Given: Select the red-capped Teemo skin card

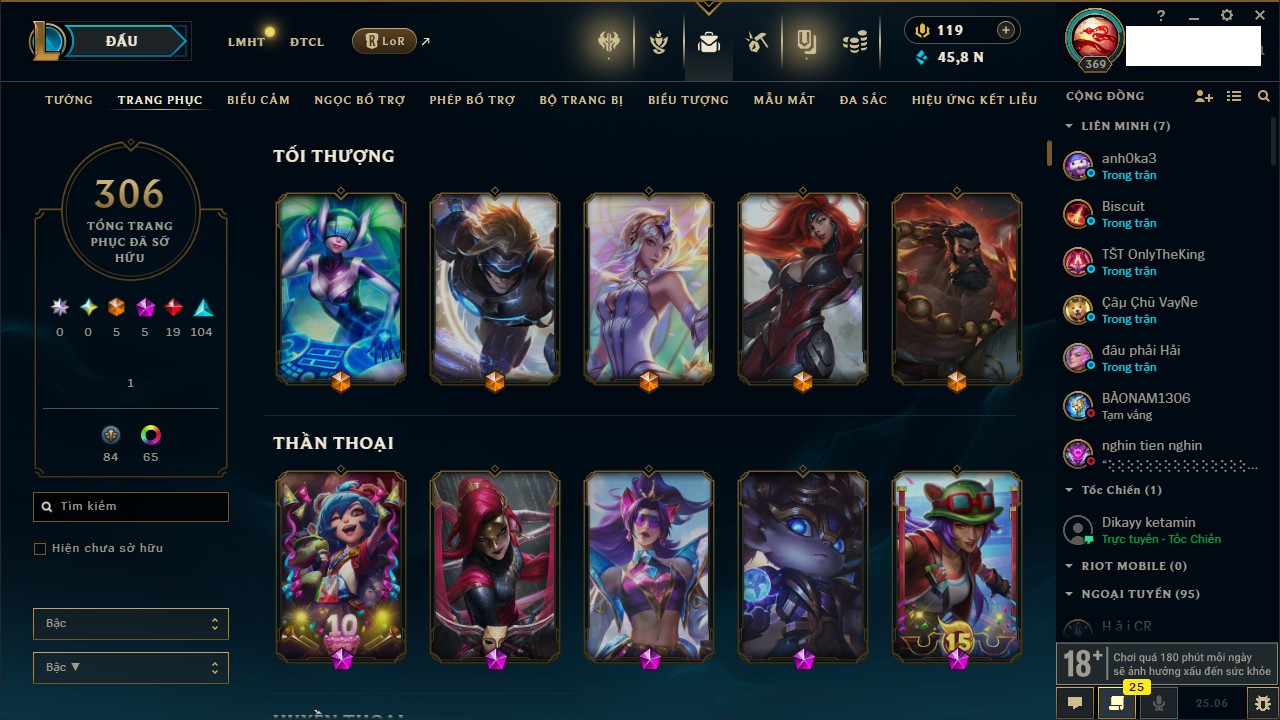Looking at the screenshot, I should click(957, 565).
